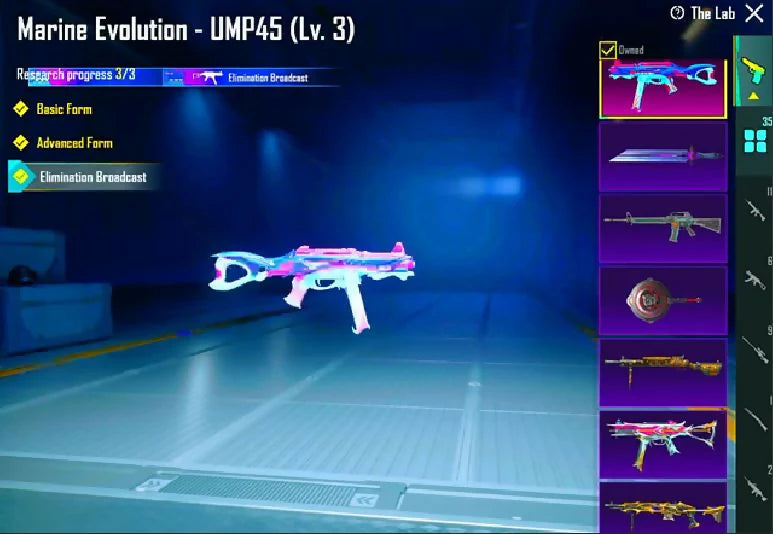The width and height of the screenshot is (773, 534).
Task: Pick the round pan skin thumbnail
Action: point(663,300)
